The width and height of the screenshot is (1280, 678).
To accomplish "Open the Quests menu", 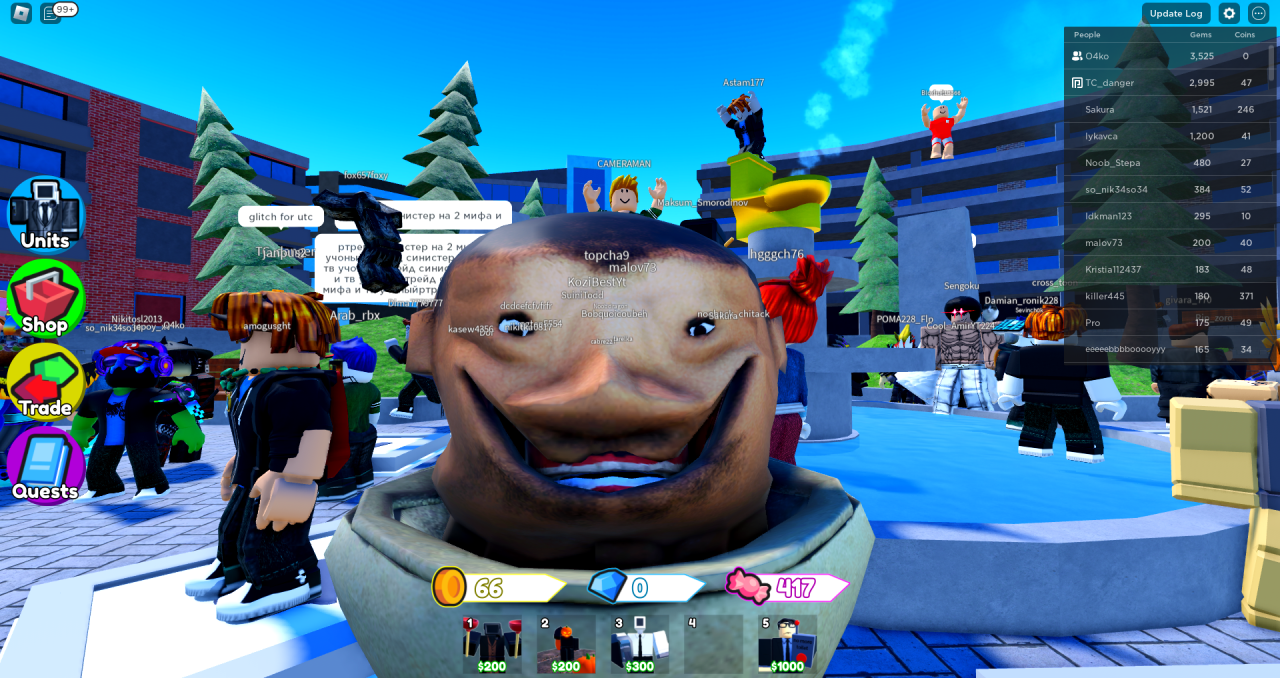I will coord(46,465).
